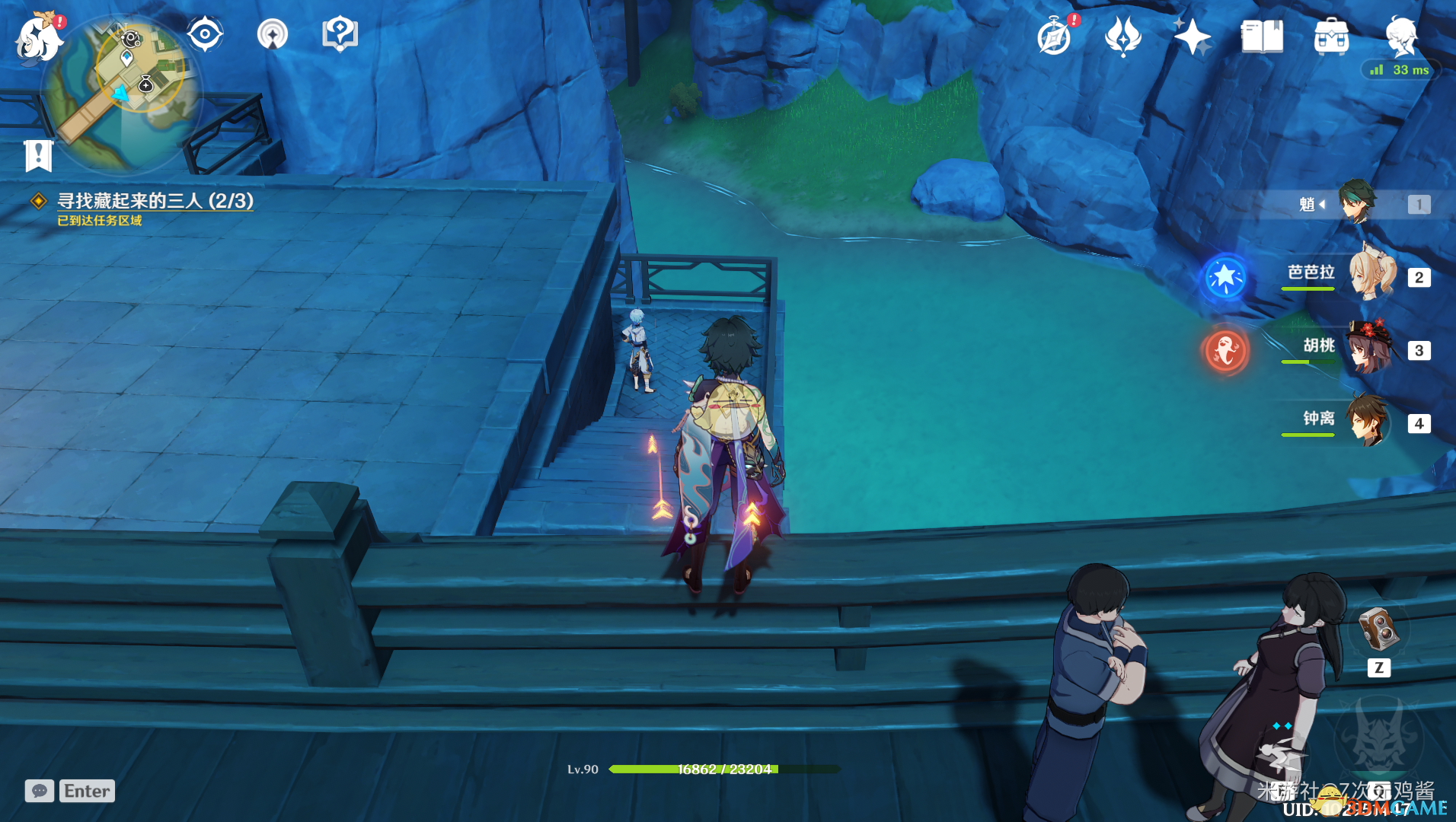1456x822 pixels.
Task: Activate Xiao's mask elemental burst
Action: point(1378,738)
